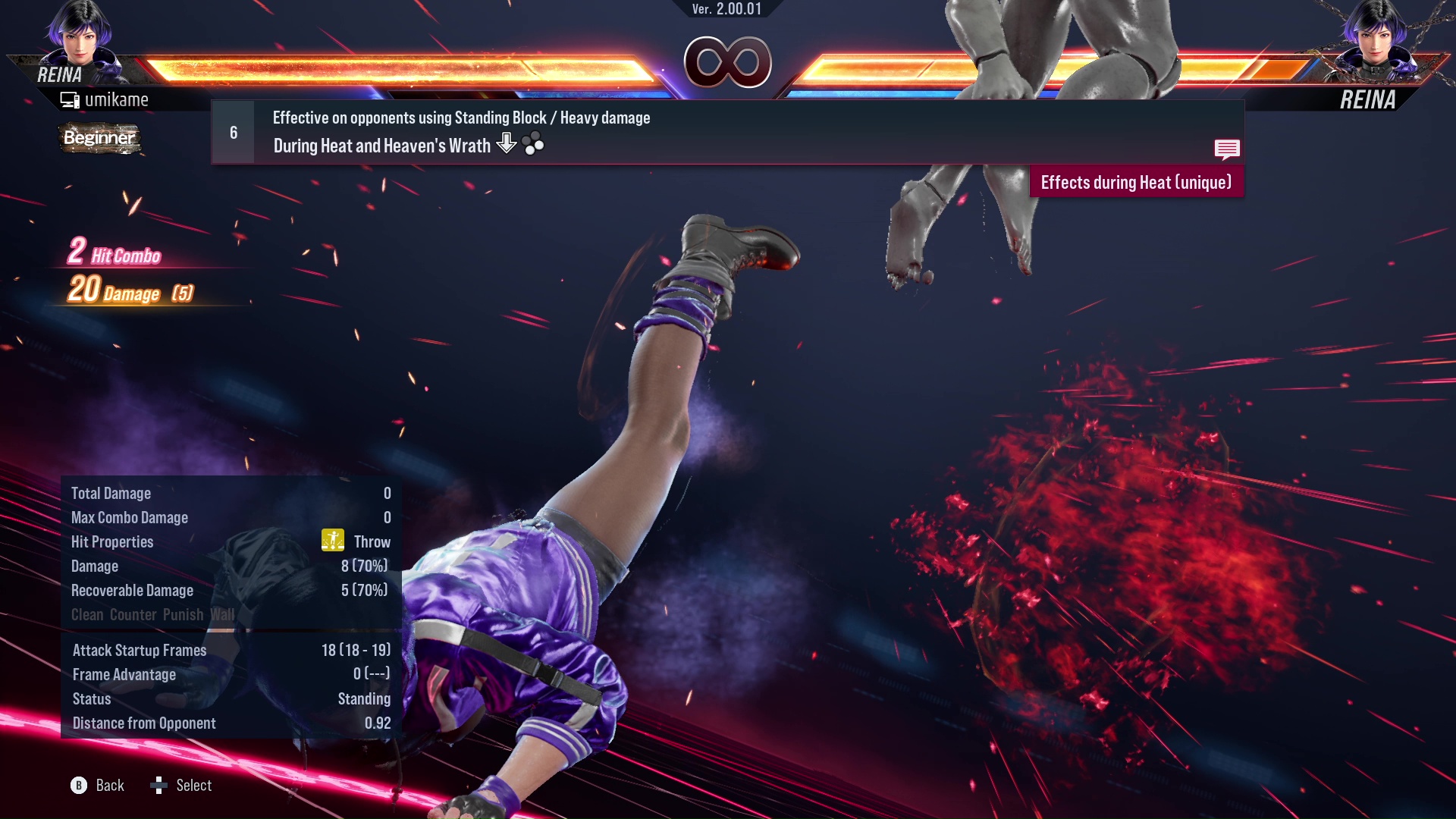Click the 20 Damage counter

point(114,292)
